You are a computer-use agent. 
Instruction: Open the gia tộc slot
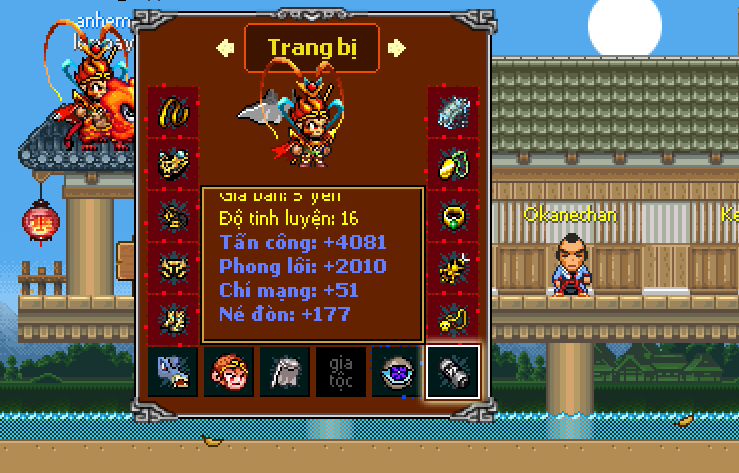pos(341,373)
